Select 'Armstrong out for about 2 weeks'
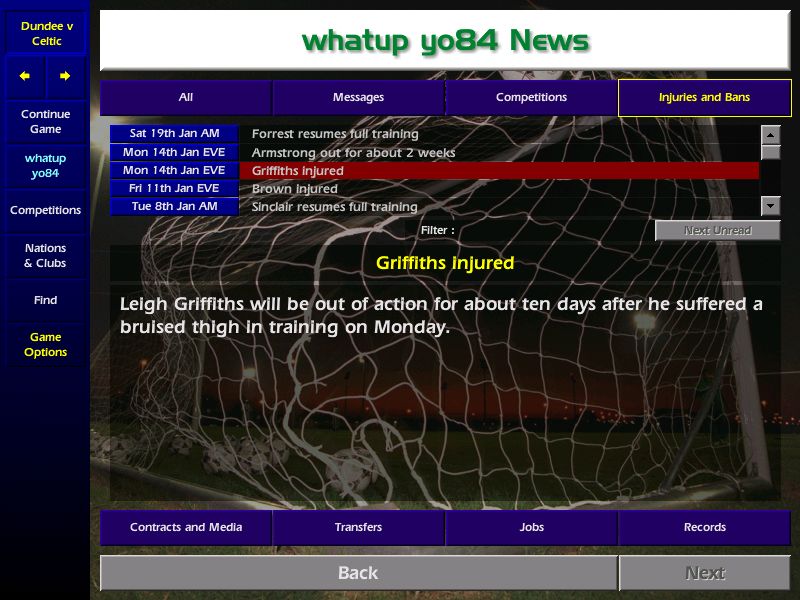 (x=353, y=153)
